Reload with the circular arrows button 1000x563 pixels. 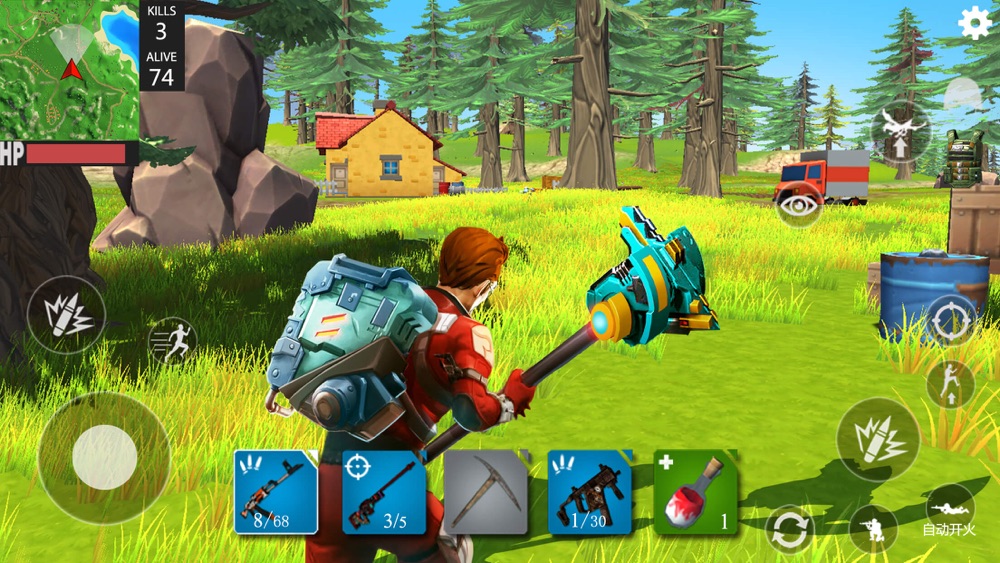tap(789, 529)
